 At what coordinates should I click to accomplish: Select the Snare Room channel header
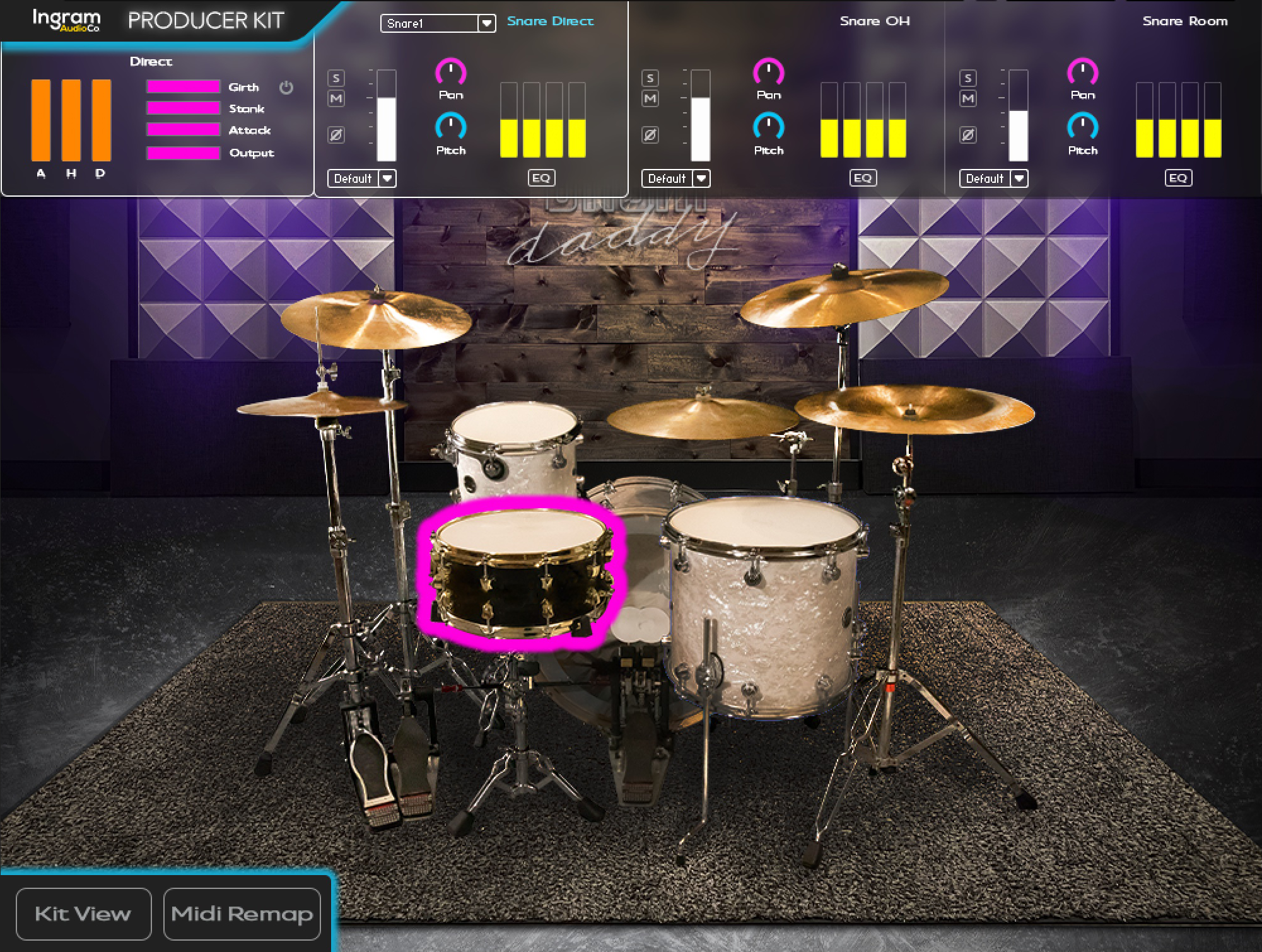click(x=1185, y=20)
